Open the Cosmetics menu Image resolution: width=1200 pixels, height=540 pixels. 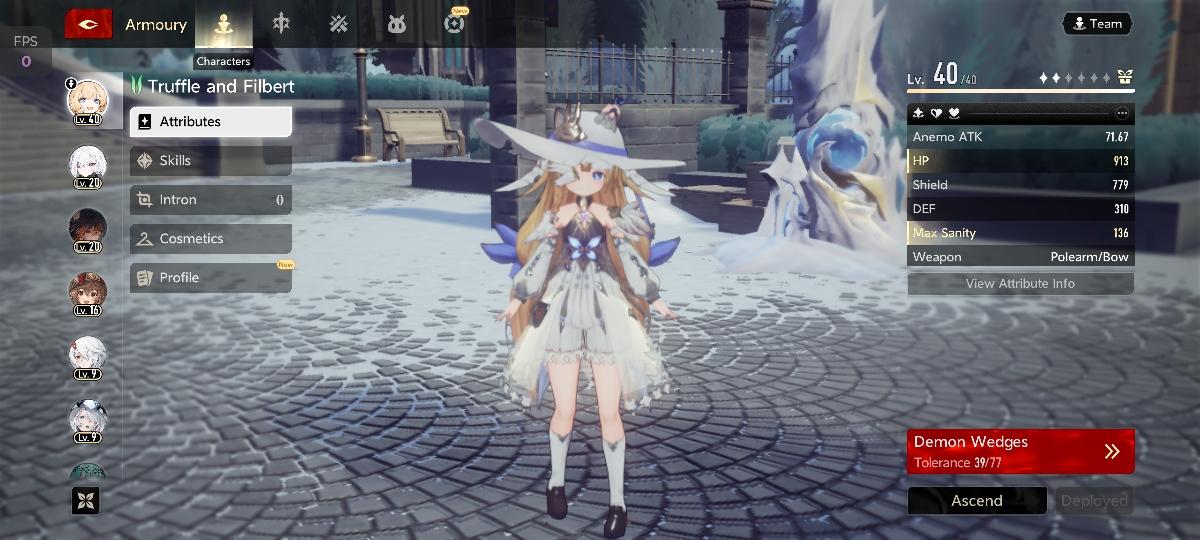coord(210,239)
